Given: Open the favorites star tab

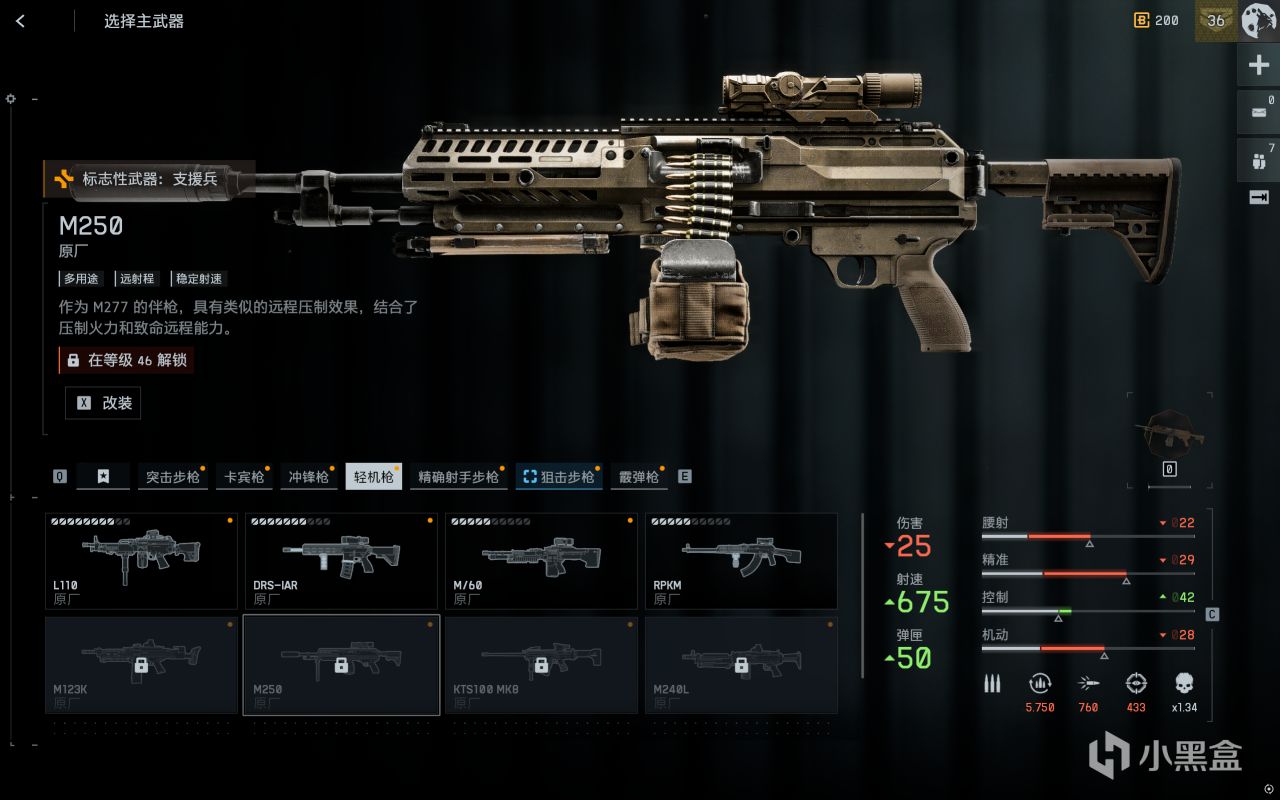Looking at the screenshot, I should point(103,477).
